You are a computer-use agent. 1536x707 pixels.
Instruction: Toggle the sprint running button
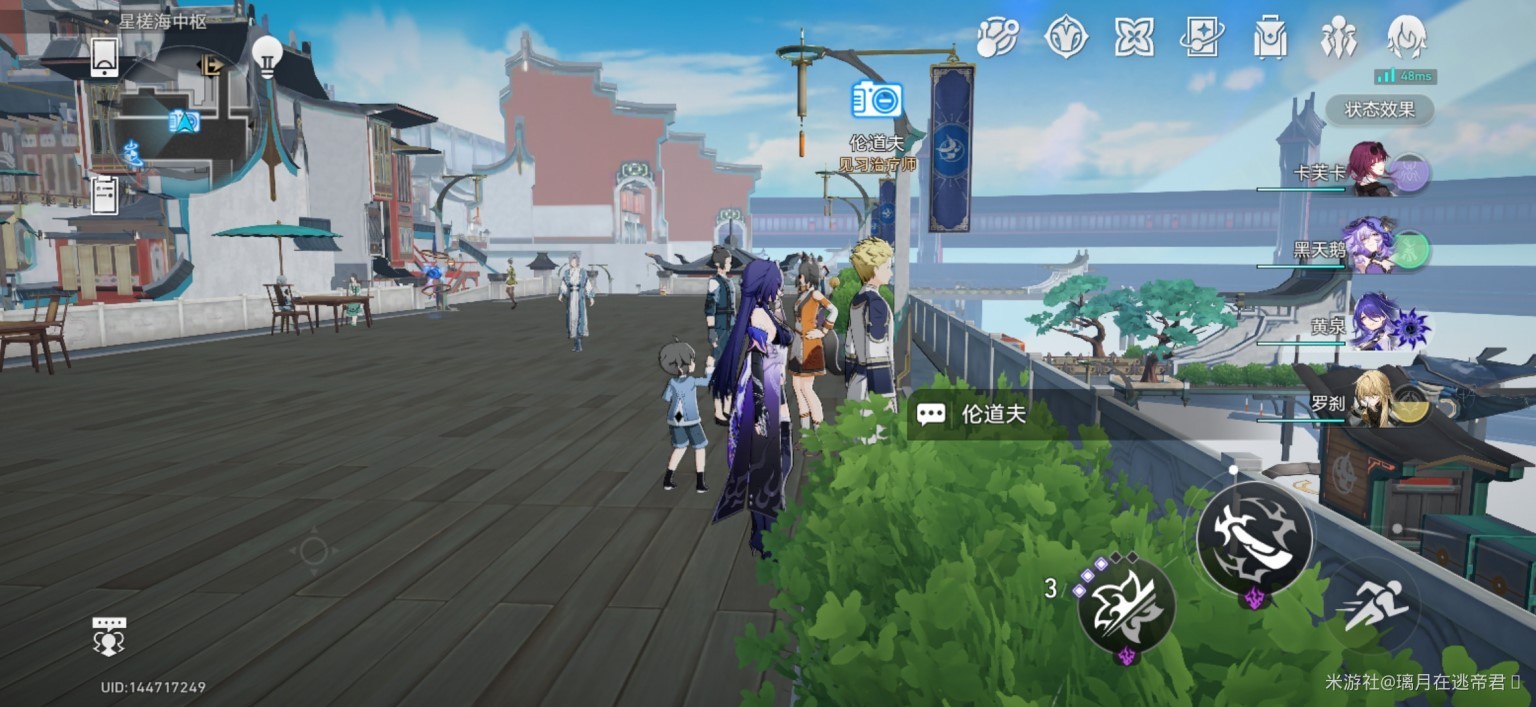point(1376,603)
